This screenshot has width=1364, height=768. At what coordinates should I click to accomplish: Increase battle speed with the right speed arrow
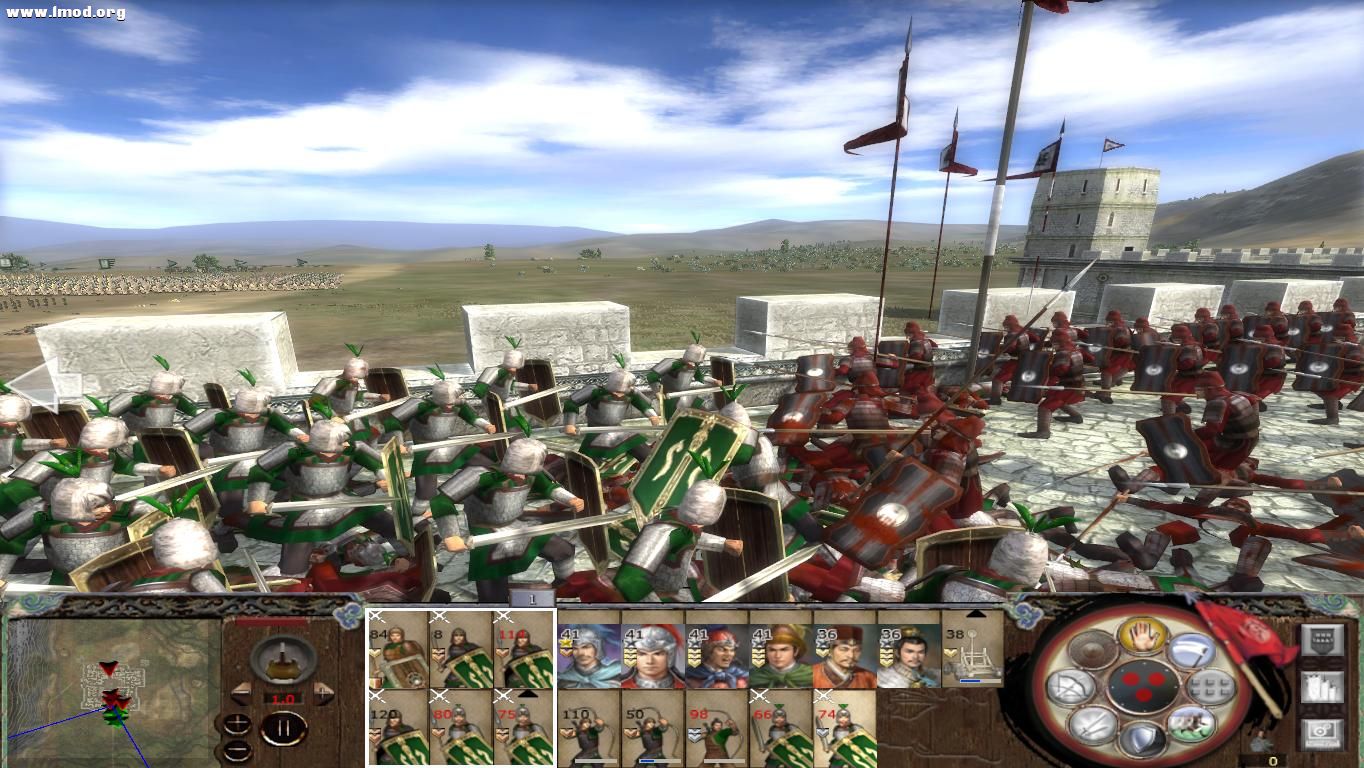(x=323, y=693)
